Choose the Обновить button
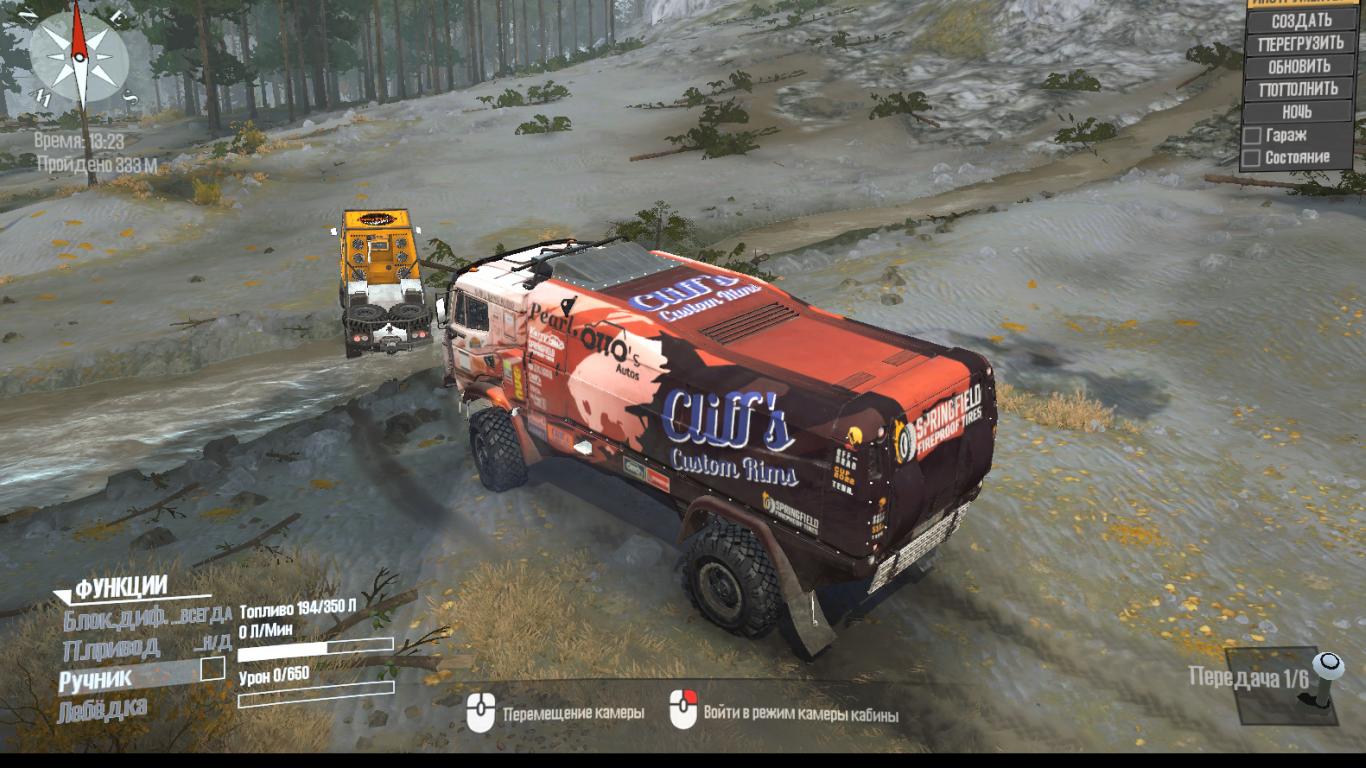The height and width of the screenshot is (768, 1366). [x=1300, y=67]
